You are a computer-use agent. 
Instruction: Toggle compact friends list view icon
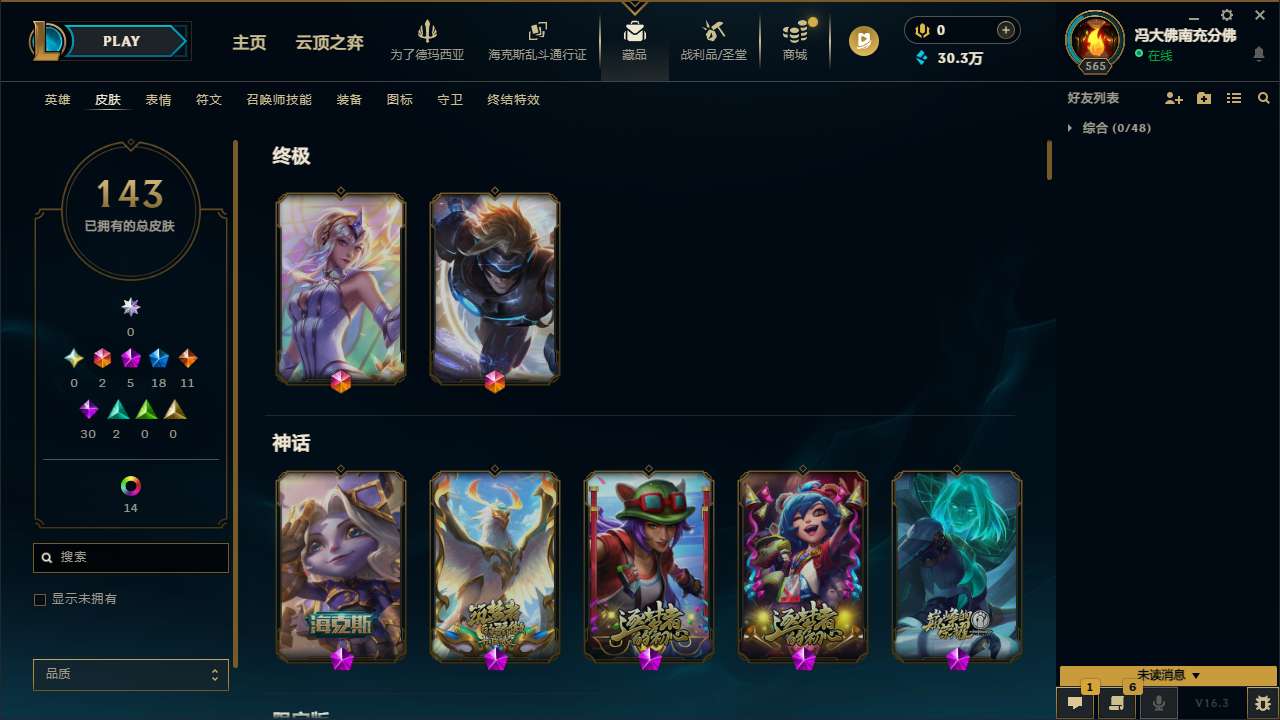coord(1234,98)
